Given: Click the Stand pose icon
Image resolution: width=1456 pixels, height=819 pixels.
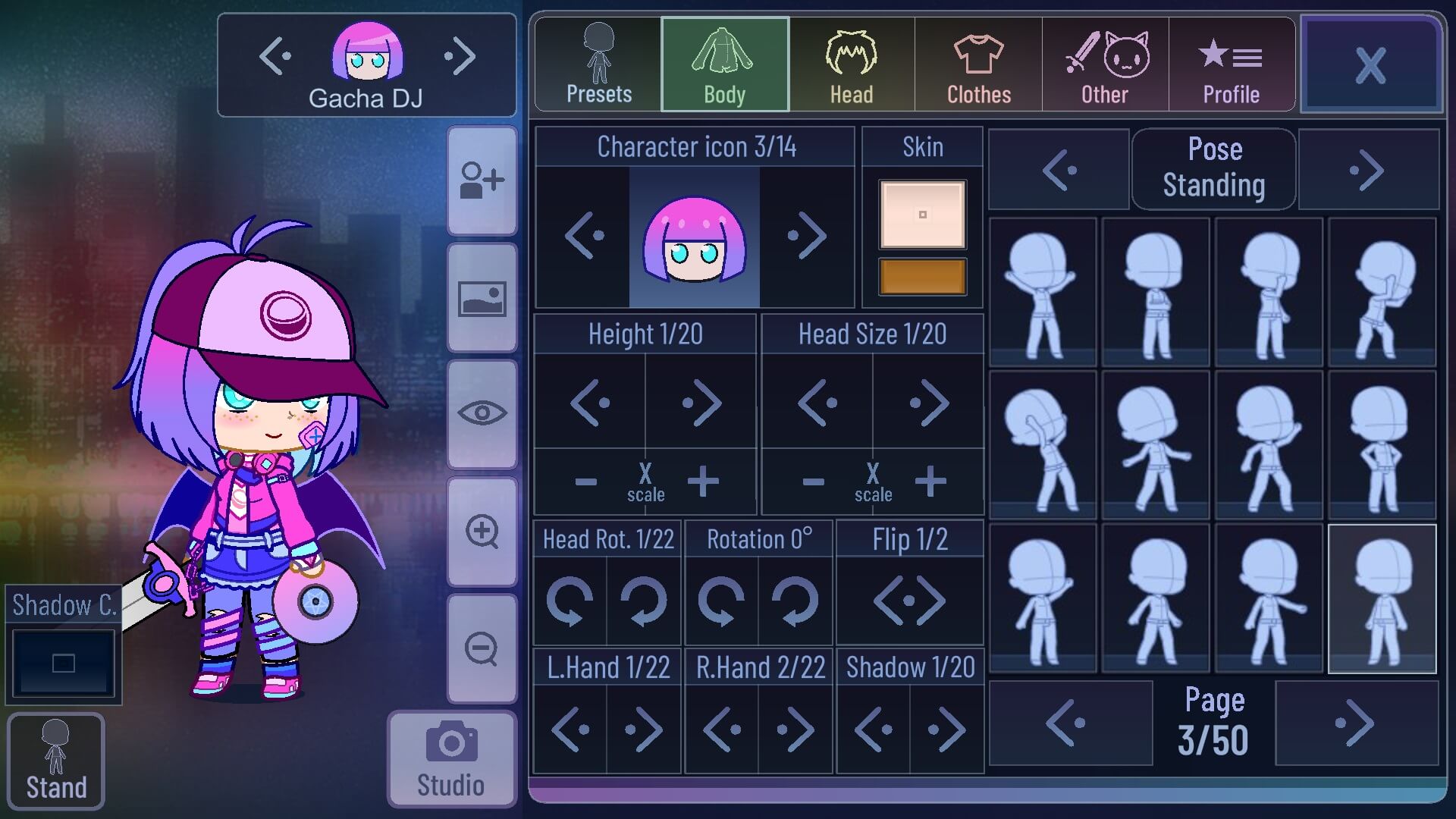Looking at the screenshot, I should 57,761.
